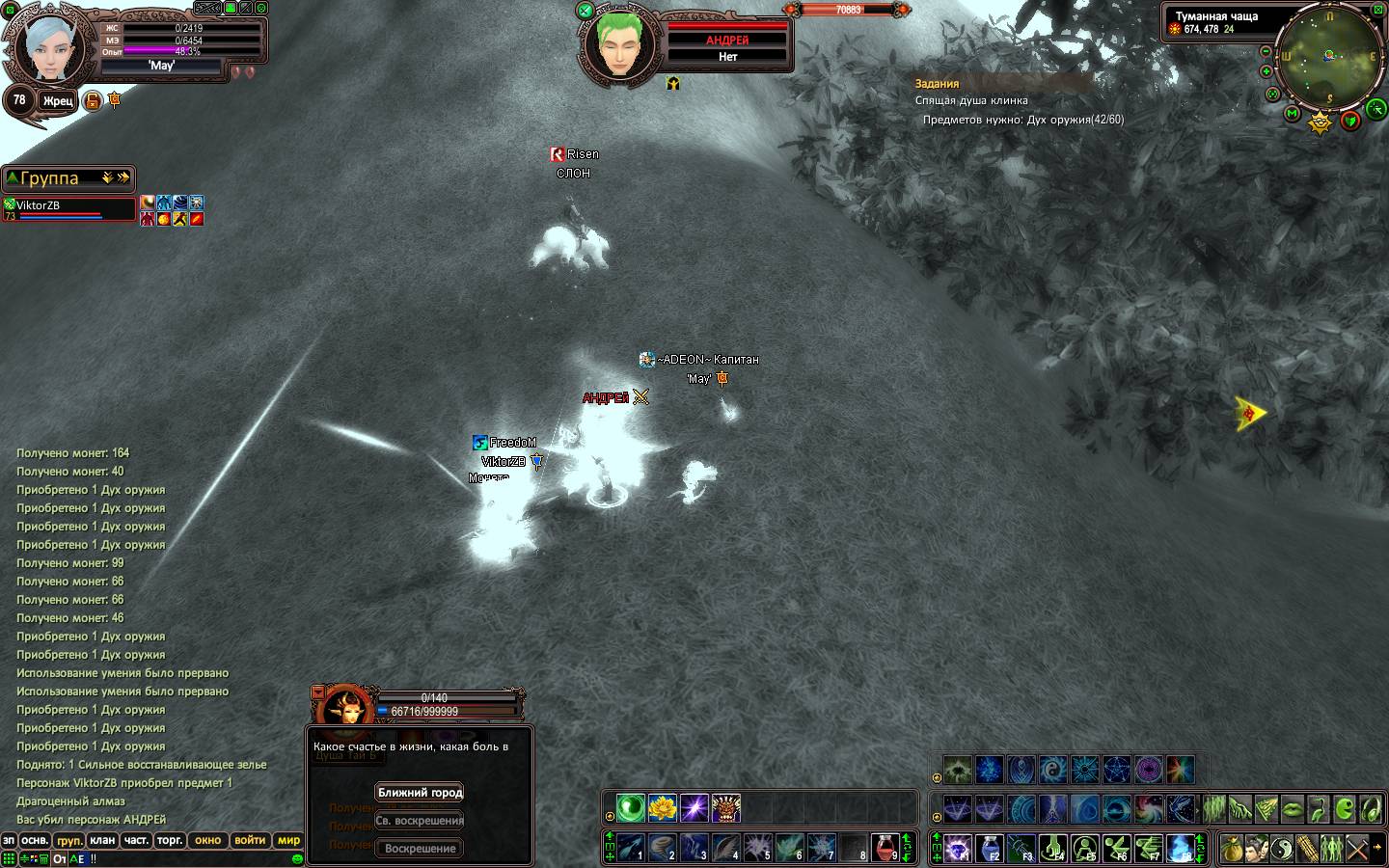Image resolution: width=1389 pixels, height=868 pixels.
Task: Open the inventory money bag icon
Action: click(x=1231, y=849)
